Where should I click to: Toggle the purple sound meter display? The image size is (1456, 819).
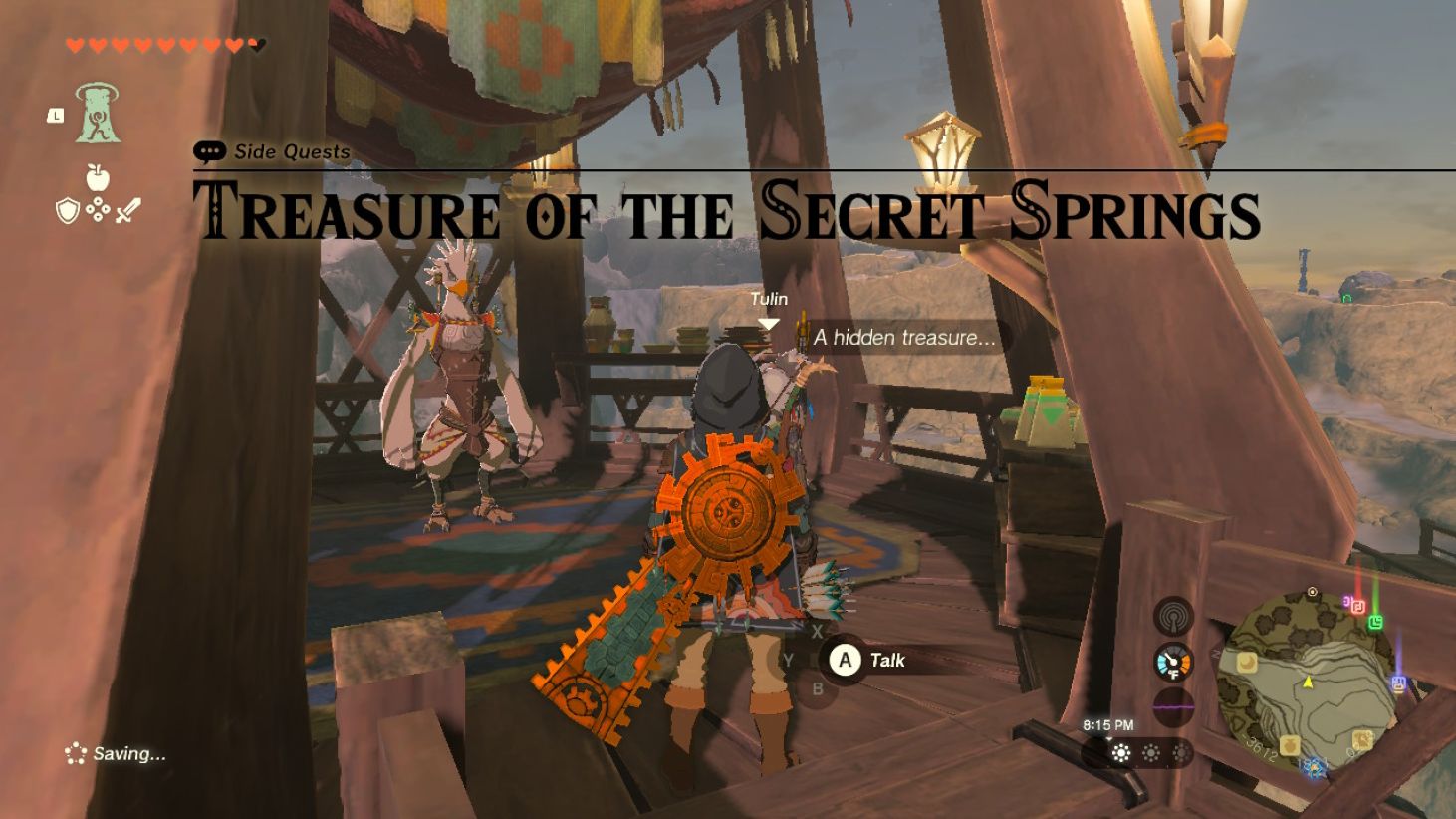click(1173, 705)
